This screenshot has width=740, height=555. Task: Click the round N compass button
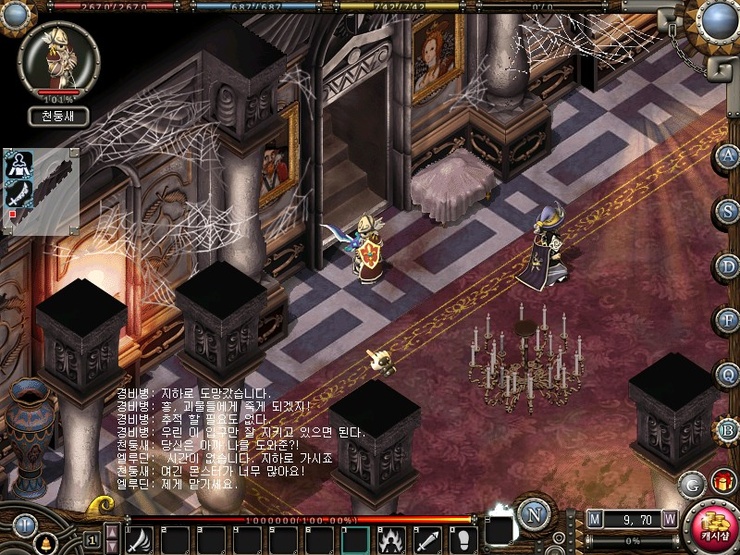pyautogui.click(x=534, y=517)
